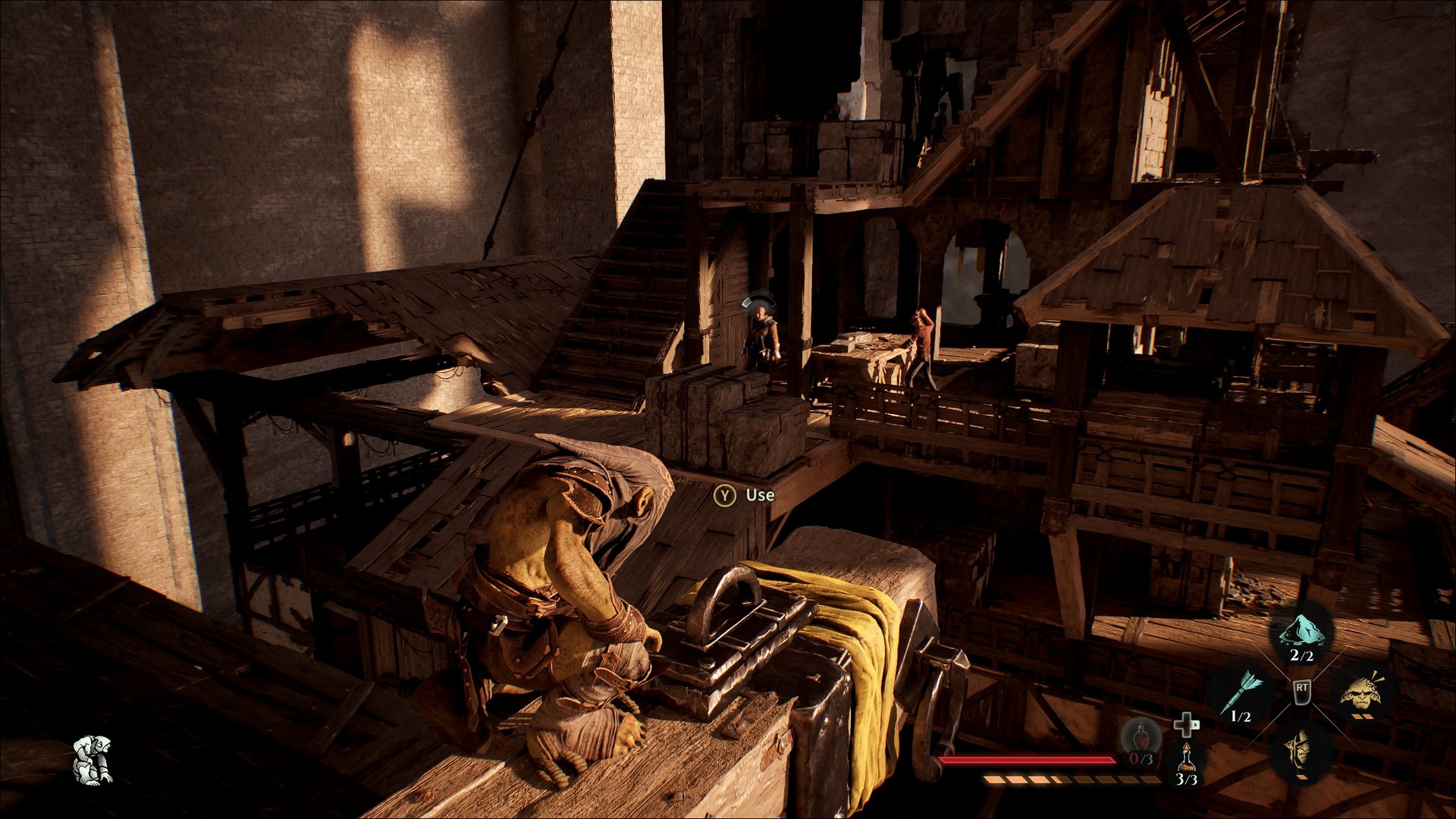Click the amber cost pips under the goblin face
This screenshot has width=1456, height=819.
click(1361, 717)
